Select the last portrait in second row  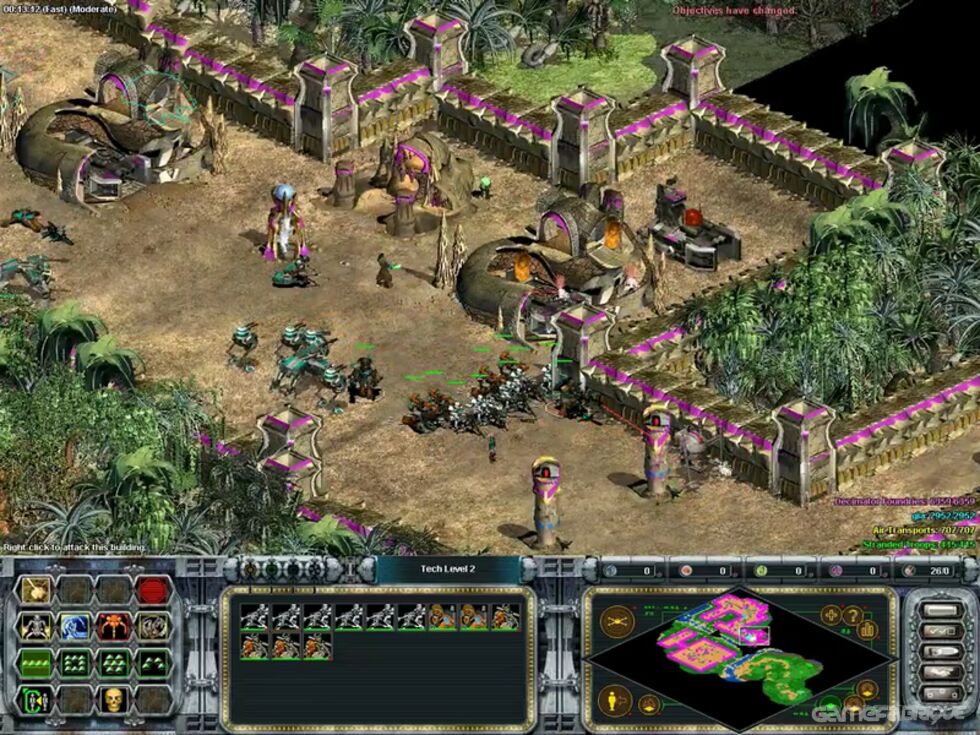pos(316,646)
